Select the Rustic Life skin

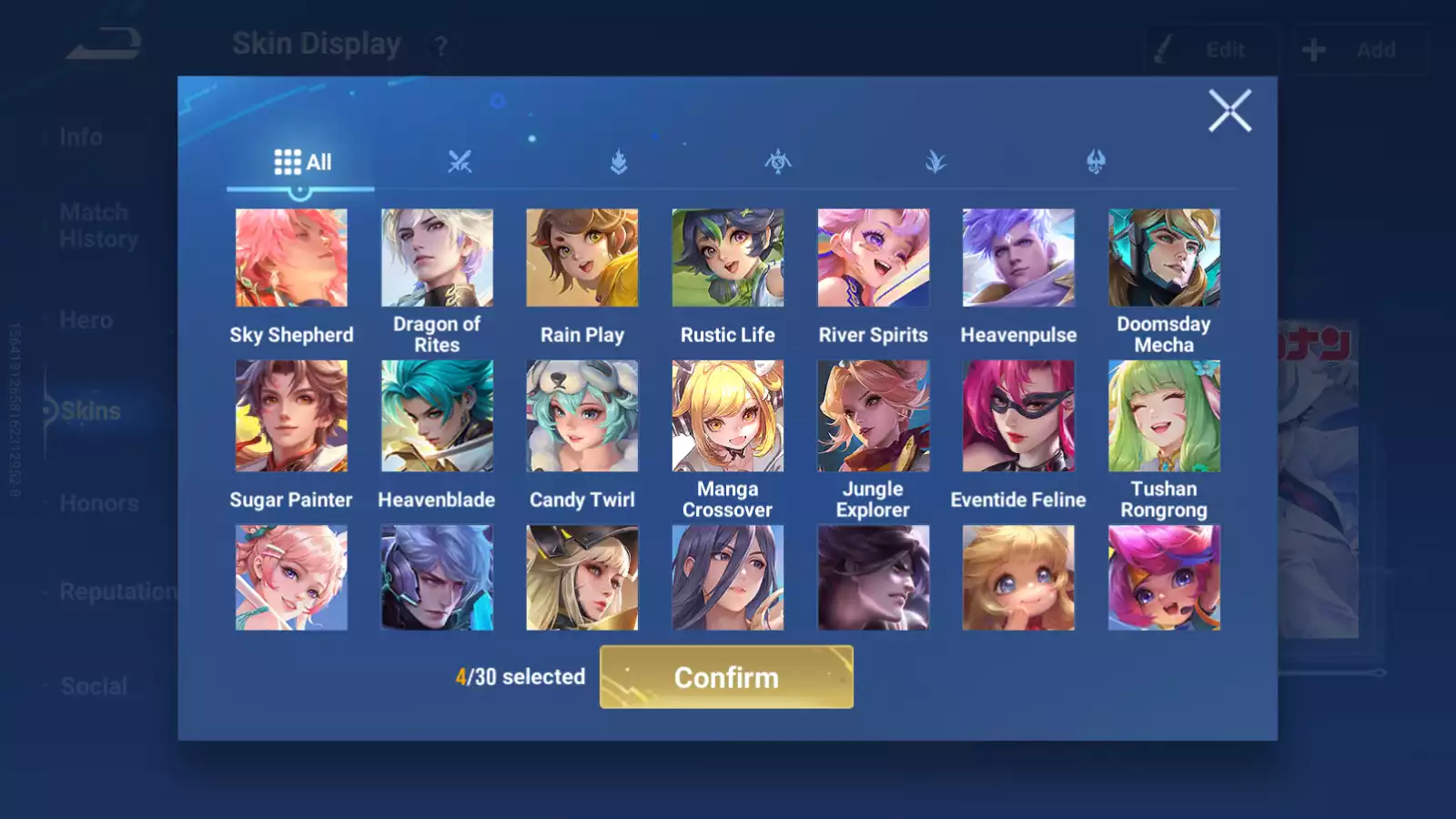[728, 258]
